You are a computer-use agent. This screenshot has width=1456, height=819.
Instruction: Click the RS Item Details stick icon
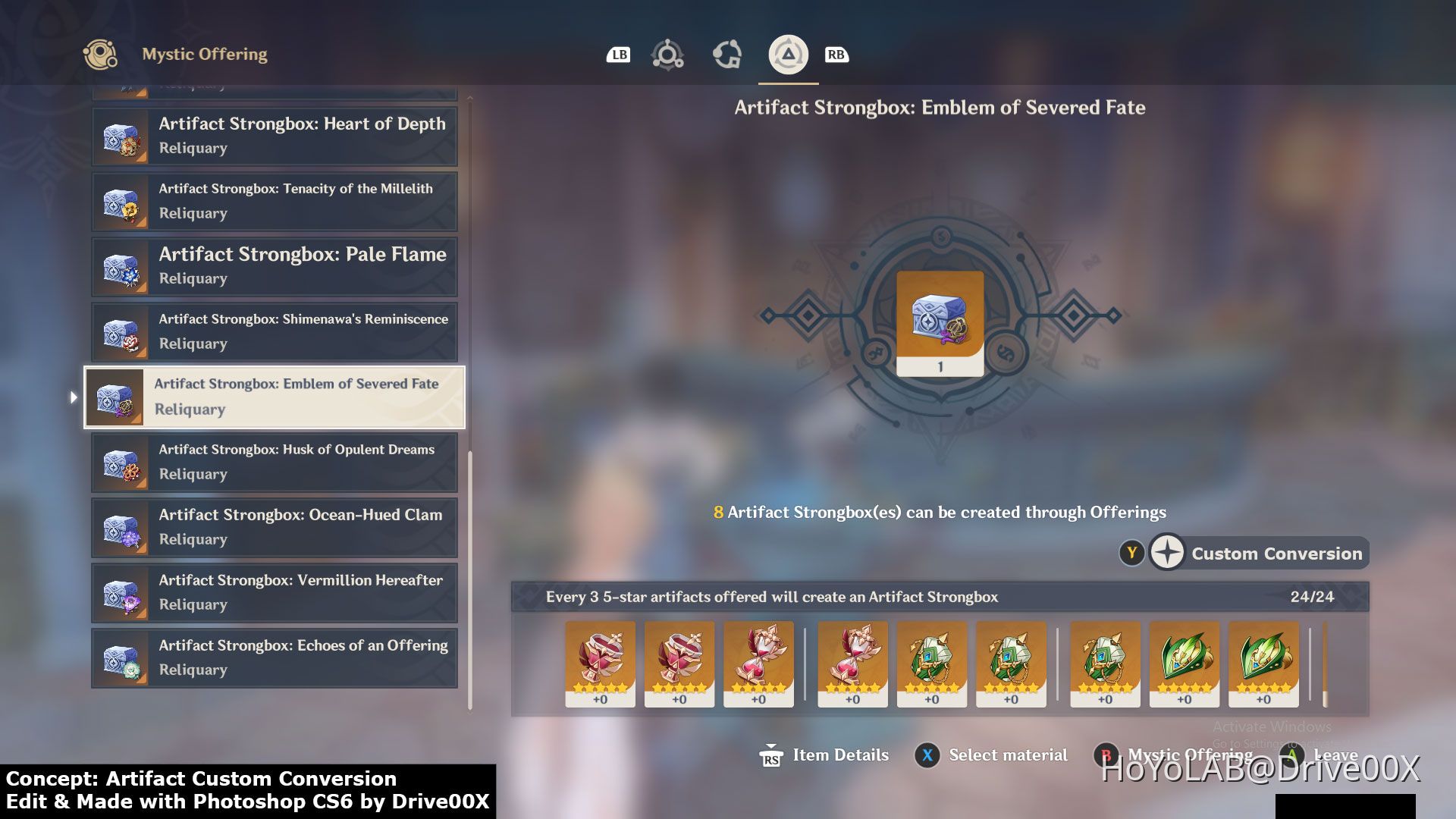[771, 755]
